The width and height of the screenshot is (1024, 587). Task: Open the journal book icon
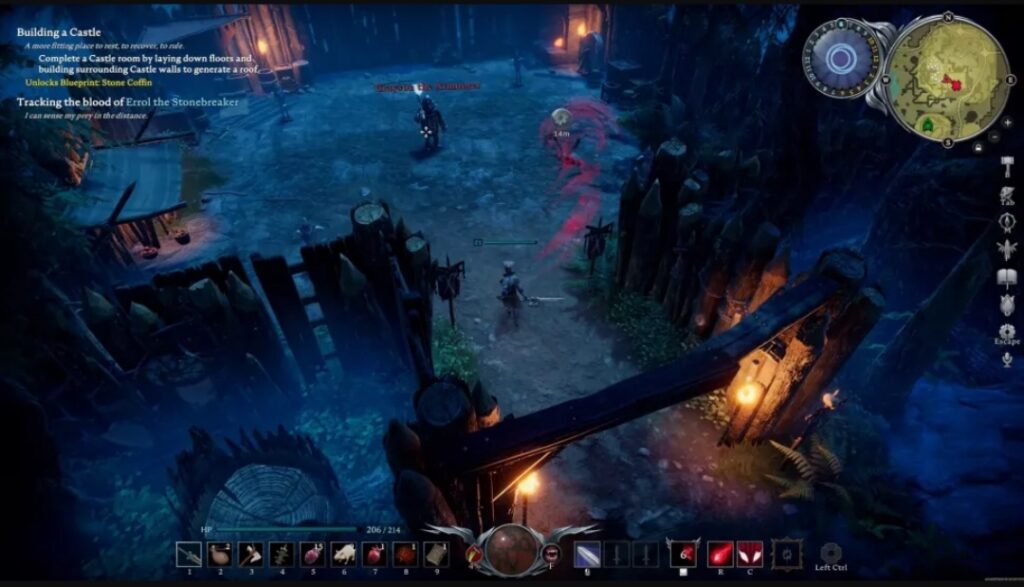point(1007,277)
